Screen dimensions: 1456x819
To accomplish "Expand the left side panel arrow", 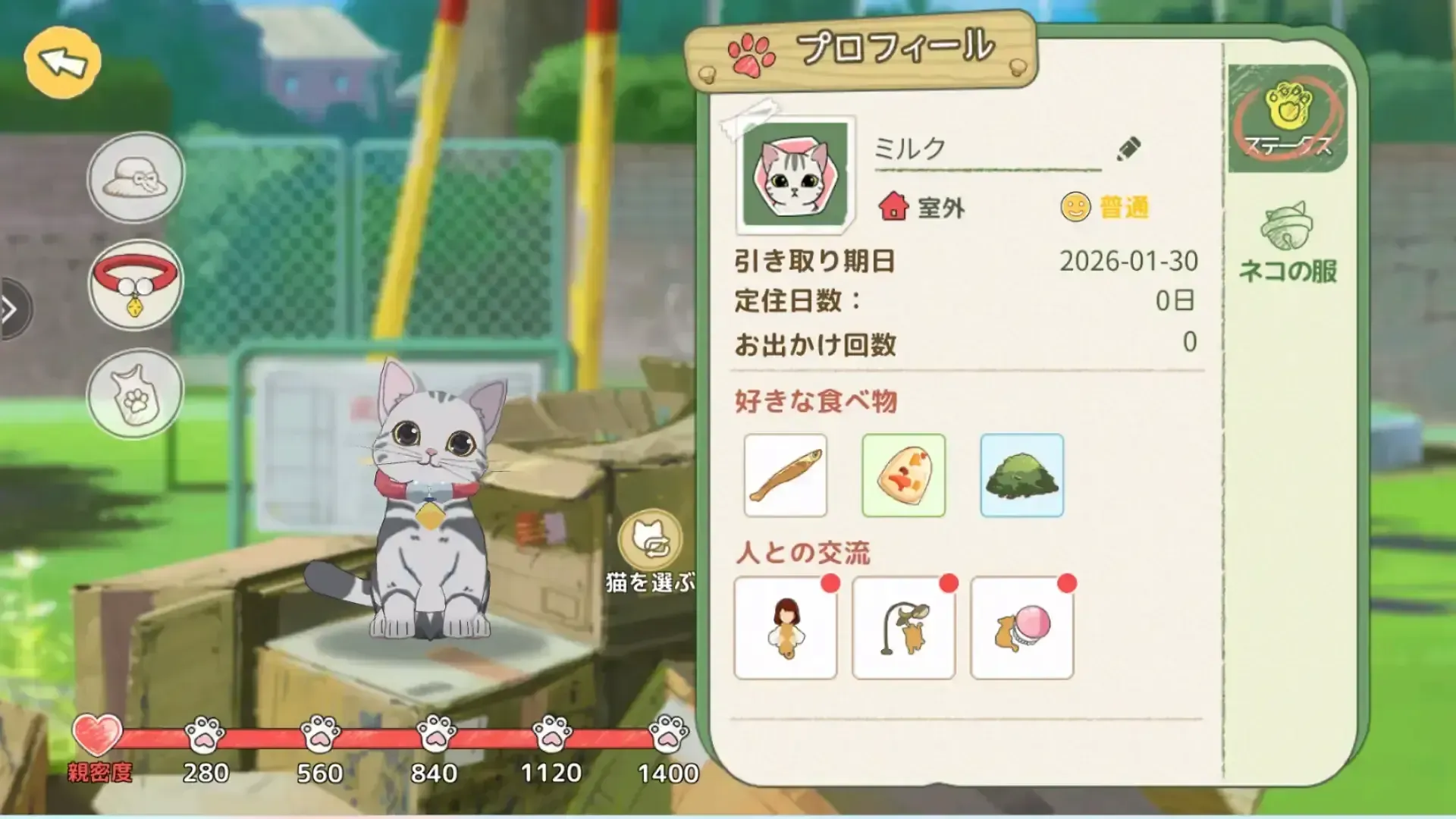I will pyautogui.click(x=11, y=308).
